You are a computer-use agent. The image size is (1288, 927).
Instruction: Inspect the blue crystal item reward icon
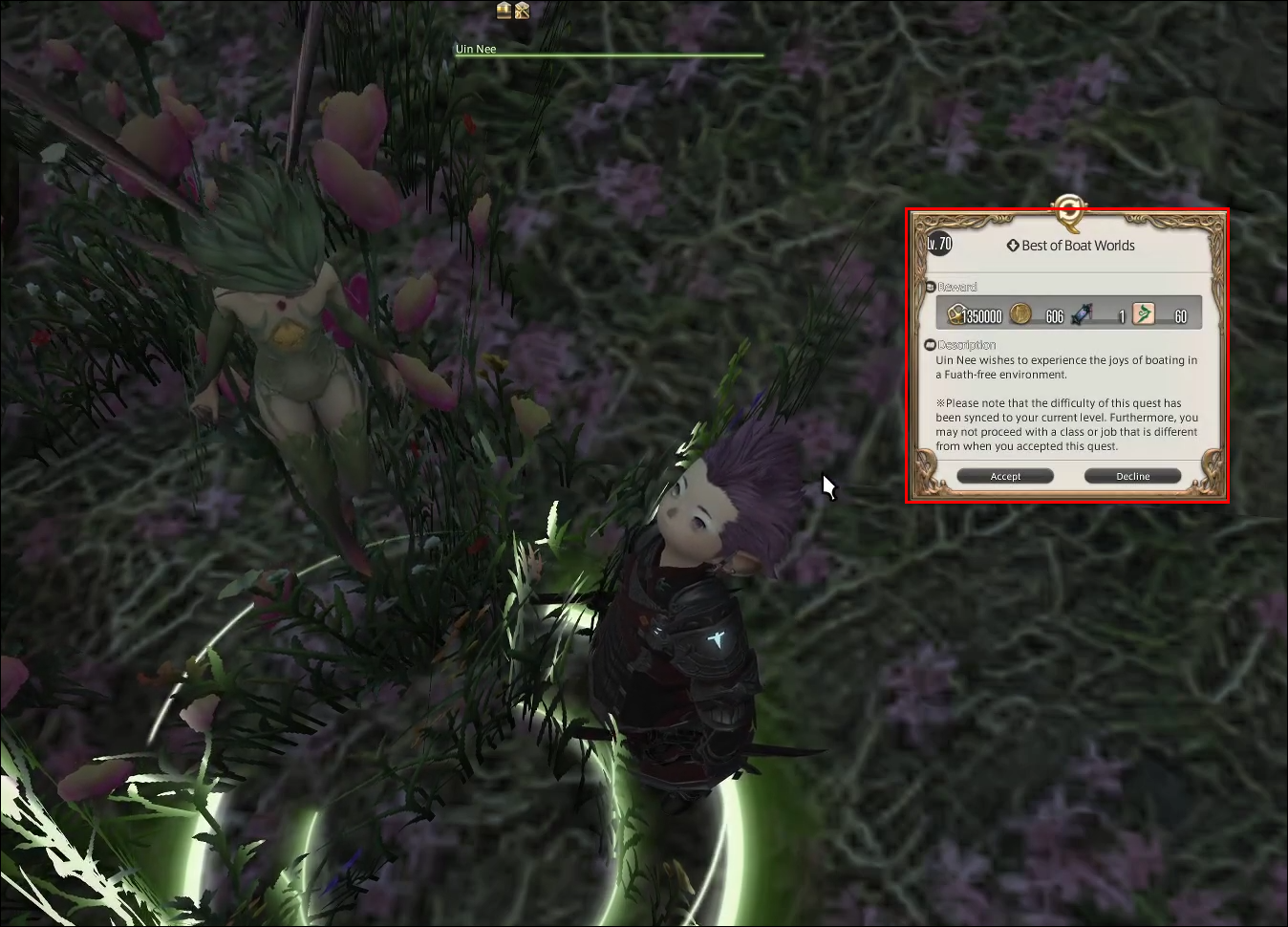click(1082, 313)
